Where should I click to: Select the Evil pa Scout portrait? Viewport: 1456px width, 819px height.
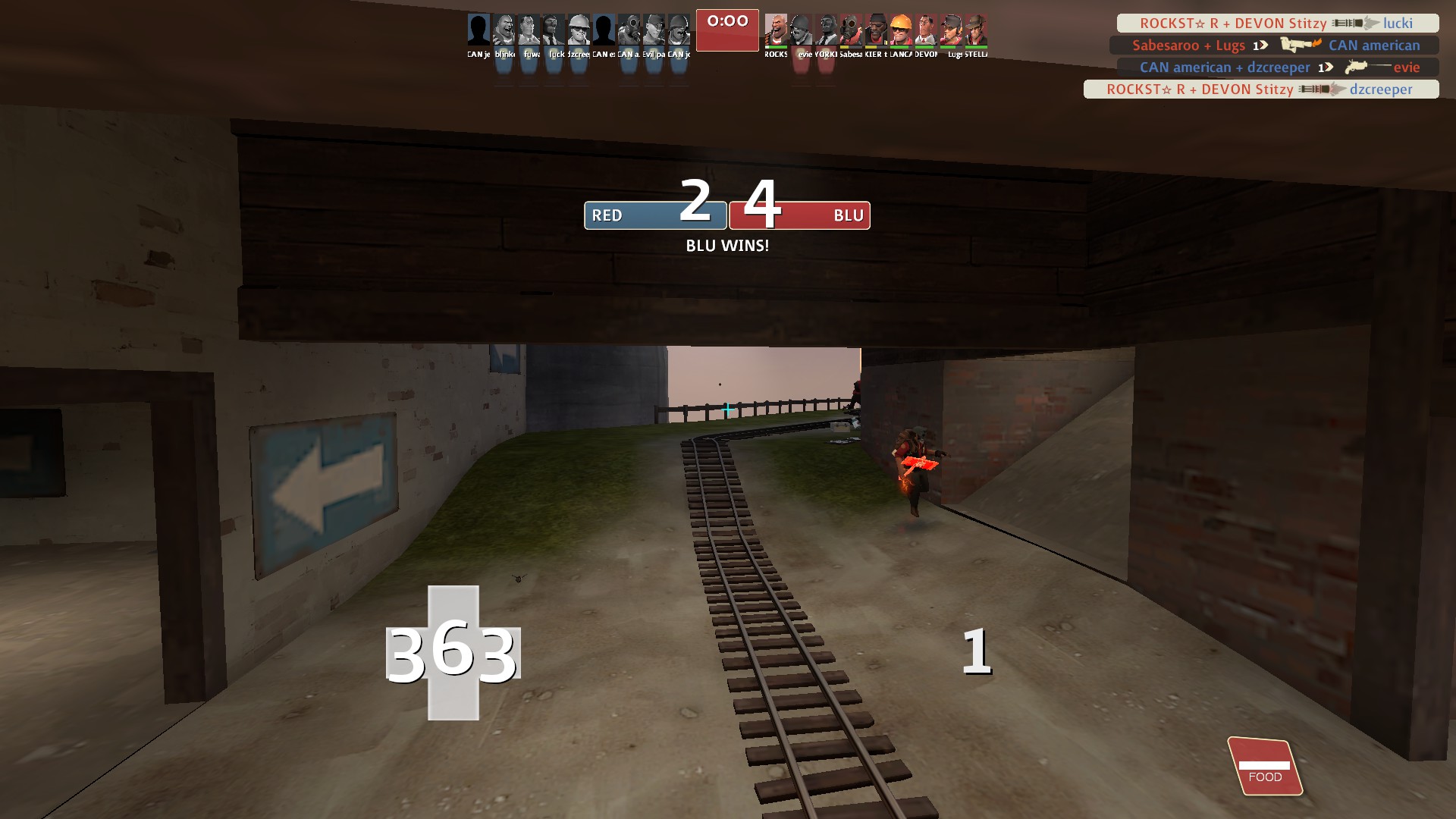pos(654,30)
